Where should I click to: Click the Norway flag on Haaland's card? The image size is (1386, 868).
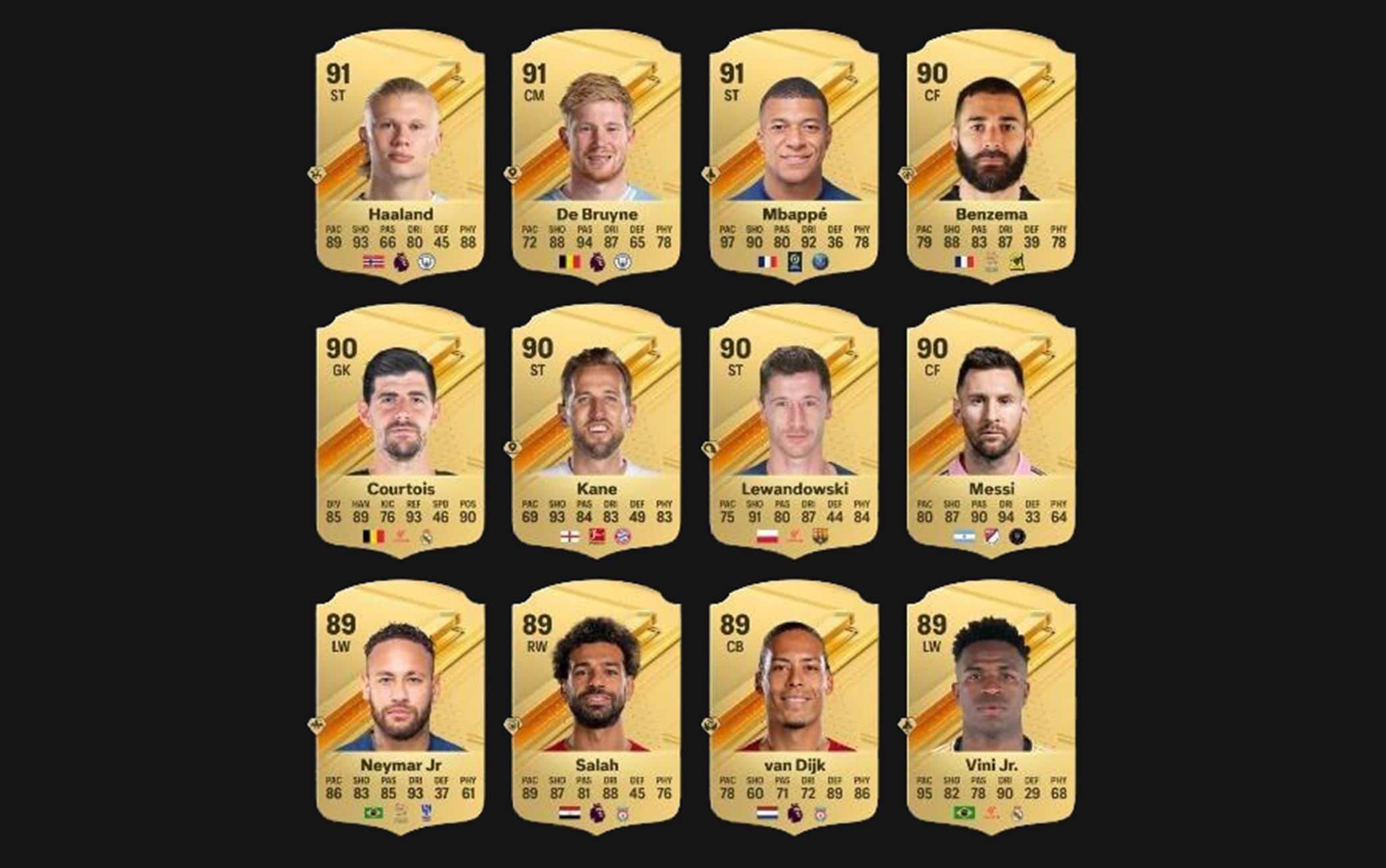click(374, 261)
